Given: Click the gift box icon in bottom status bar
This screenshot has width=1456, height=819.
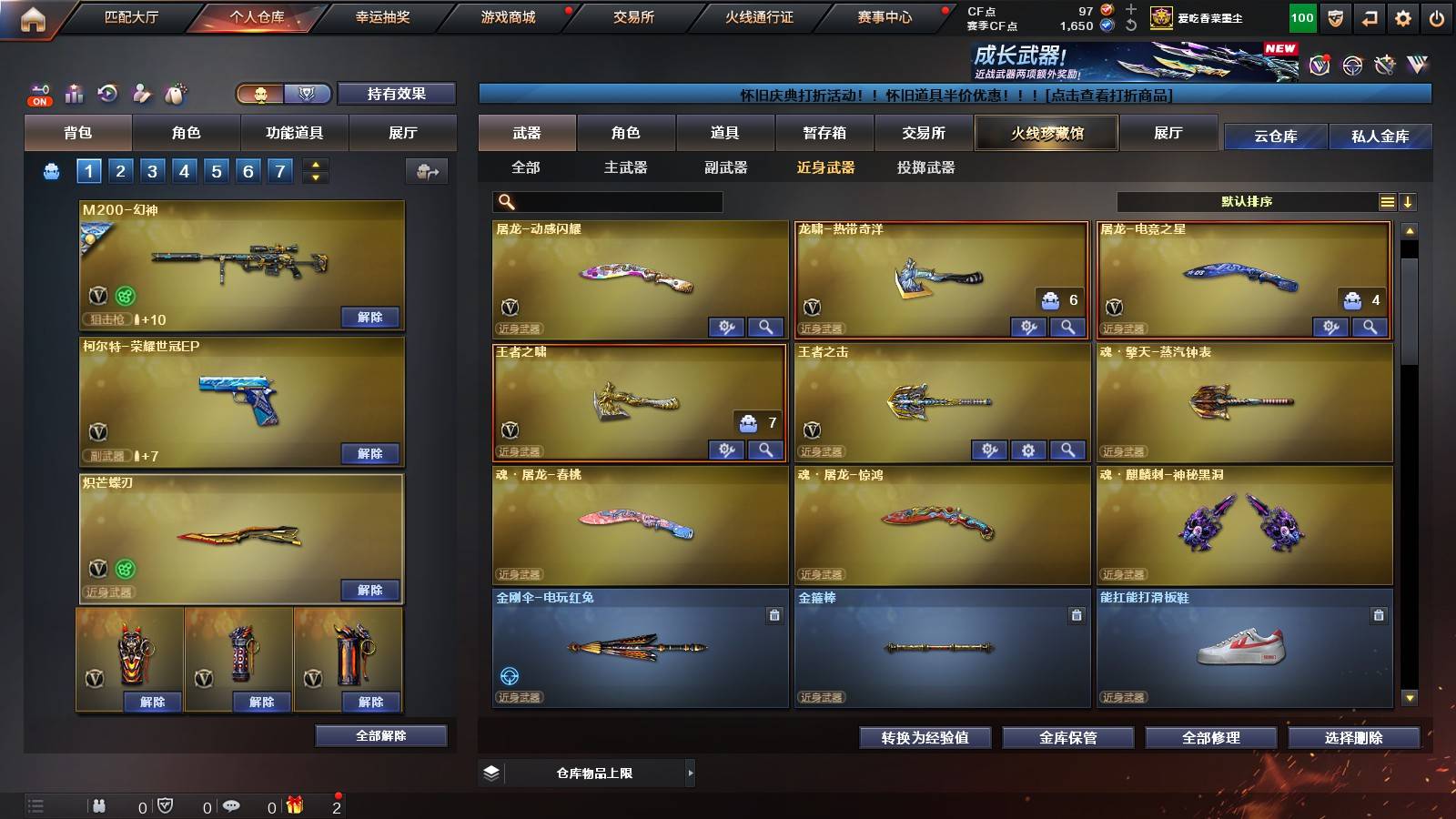Looking at the screenshot, I should (x=294, y=806).
